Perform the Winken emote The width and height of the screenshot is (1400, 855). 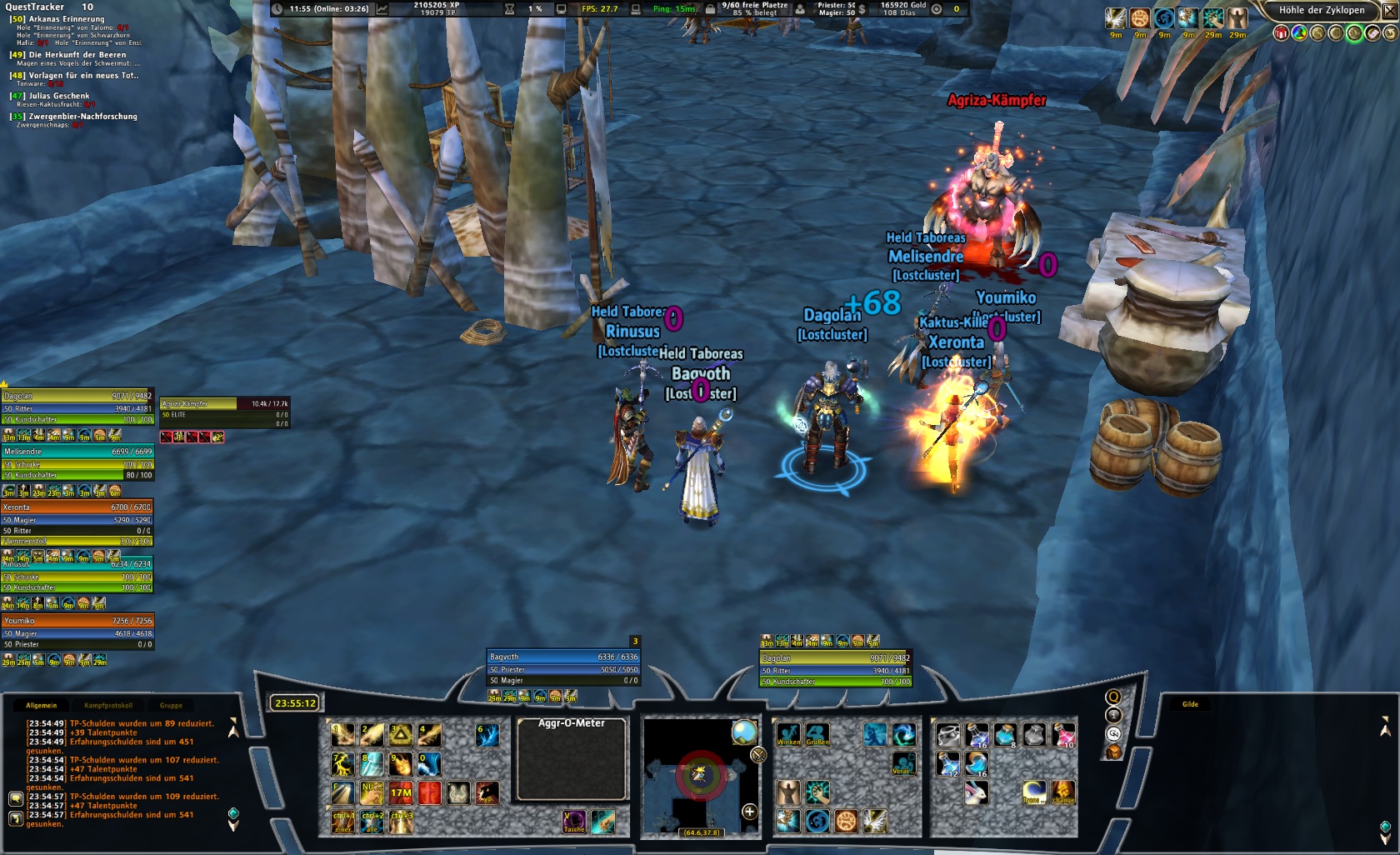(788, 735)
